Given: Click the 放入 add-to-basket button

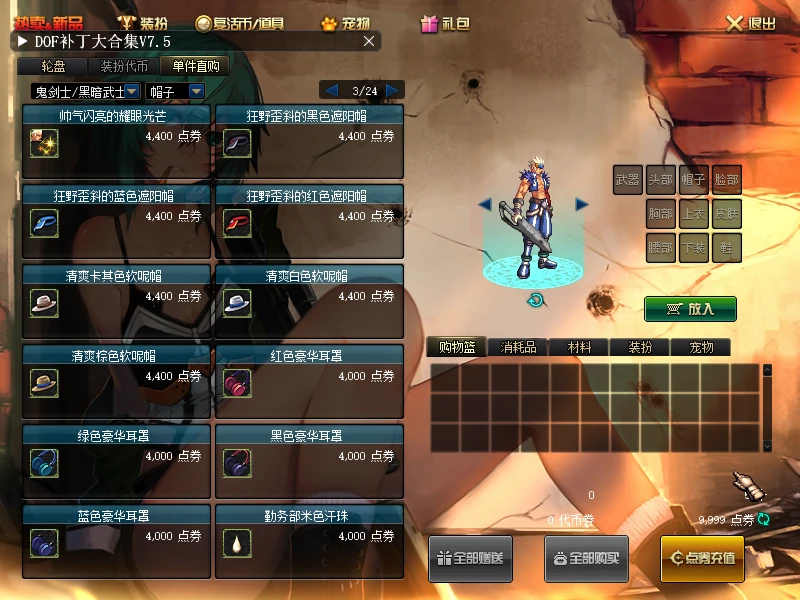Looking at the screenshot, I should tap(690, 308).
